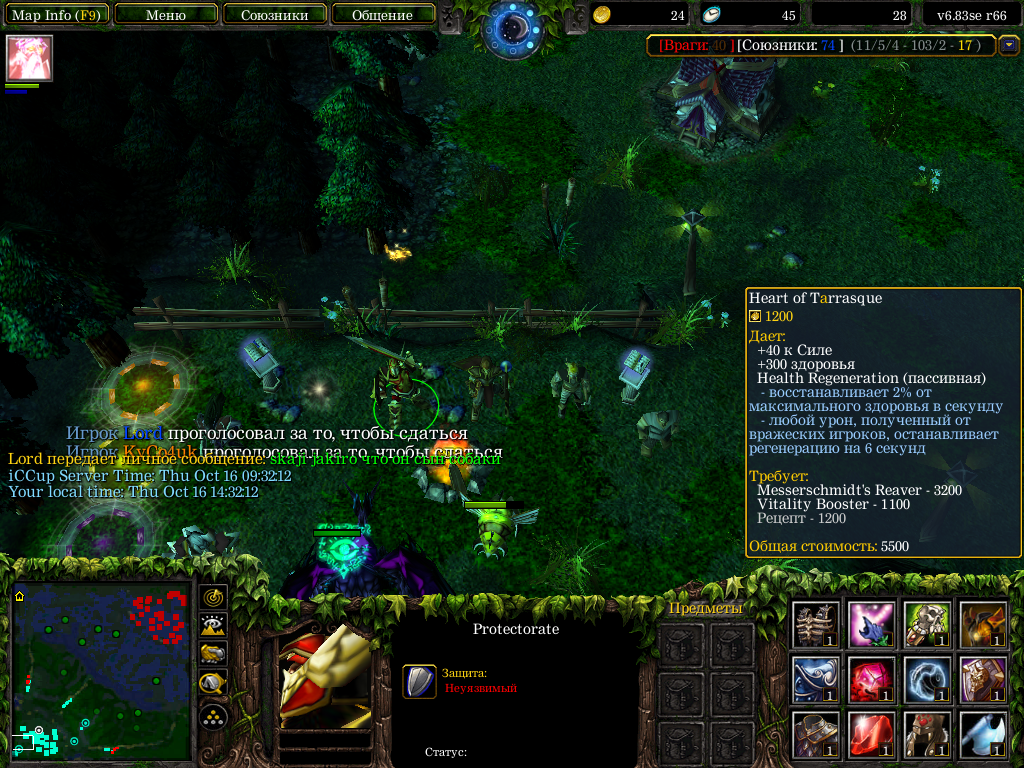The image size is (1024, 768).
Task: Buy the pale blue axe shop item
Action: tap(982, 734)
